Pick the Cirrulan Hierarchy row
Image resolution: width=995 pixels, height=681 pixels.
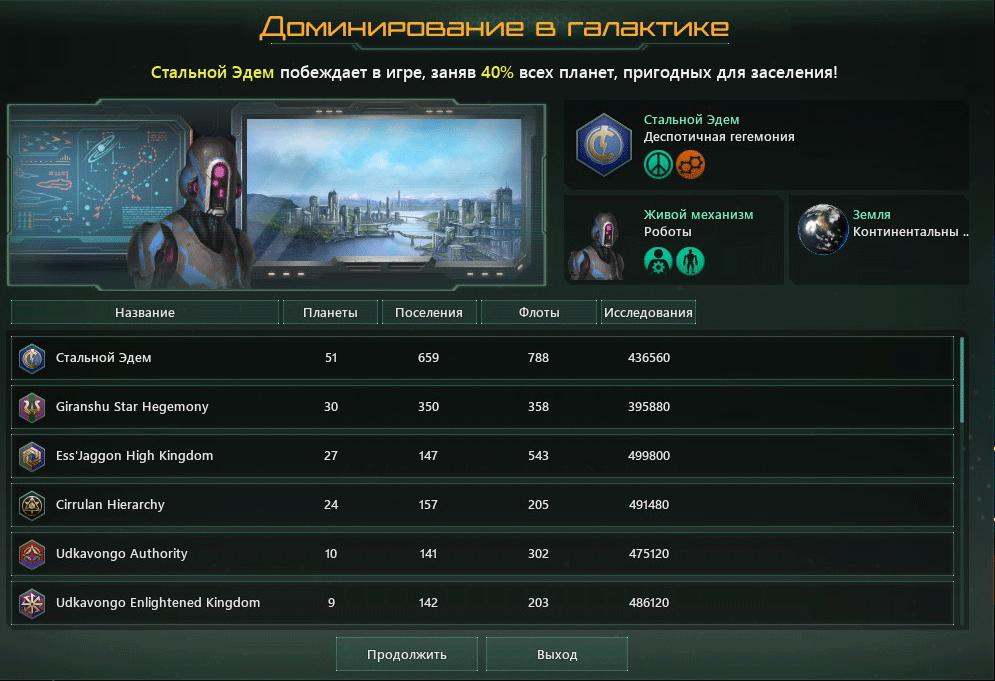pos(482,505)
